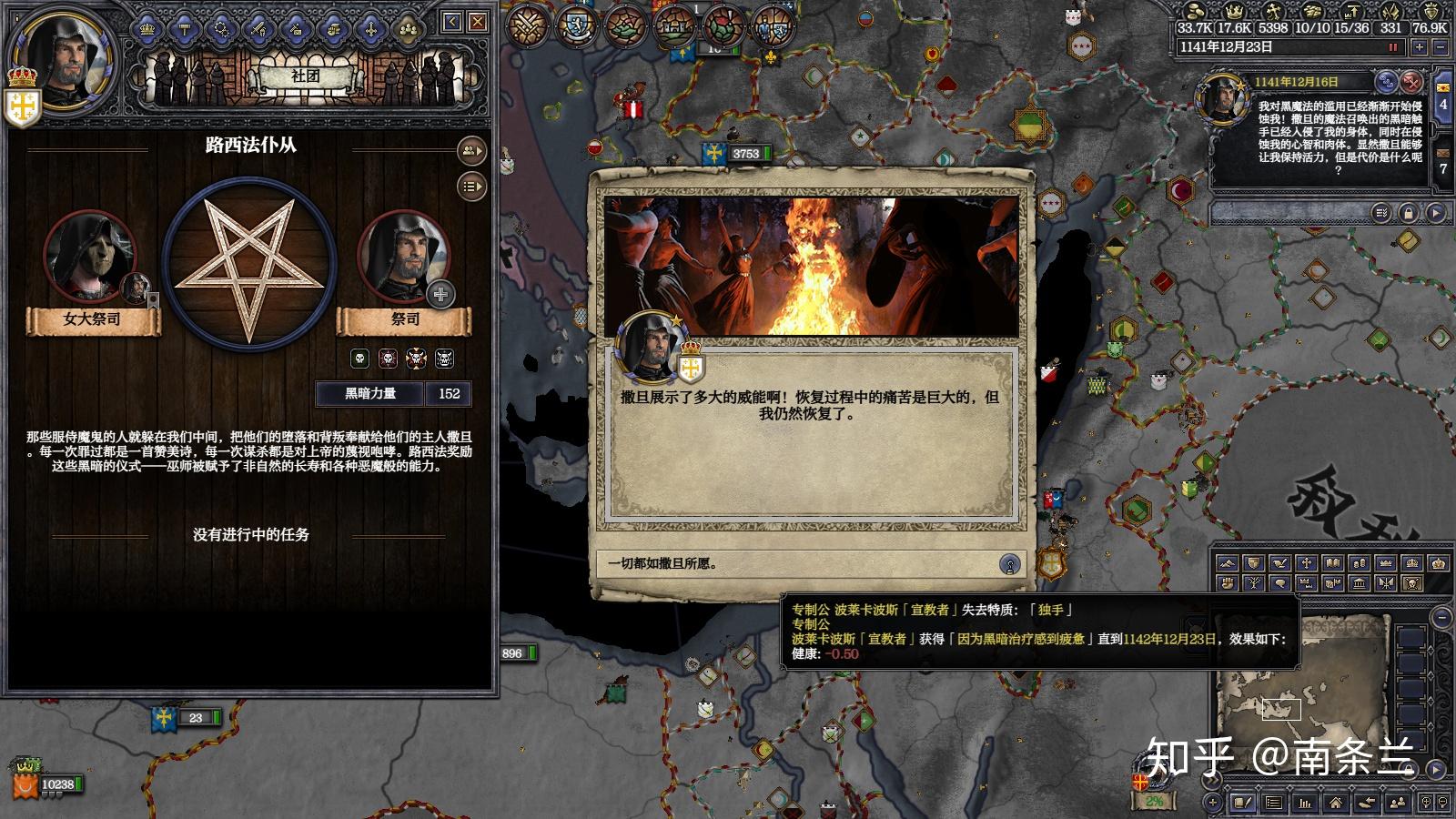Open the society members list button
Screen dimensions: 1456x819
(471, 151)
